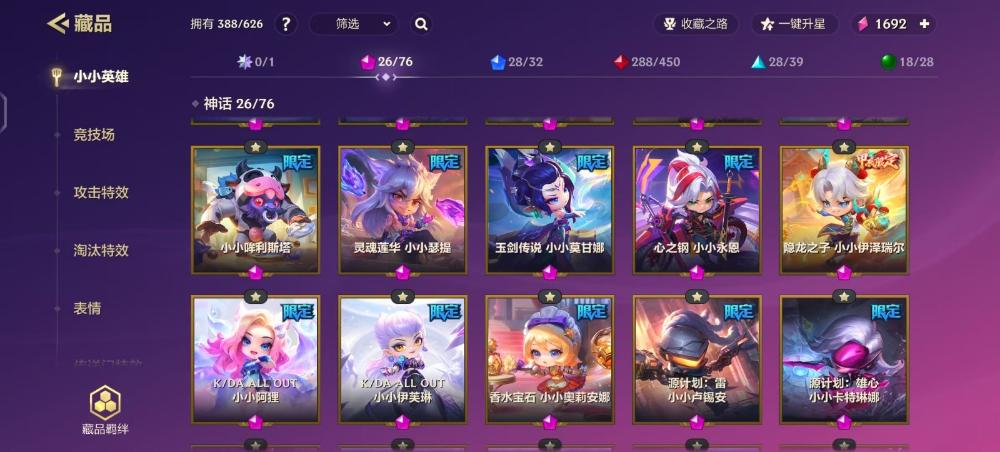Switch to the 竞技场 category
This screenshot has width=1000, height=452.
[x=94, y=134]
